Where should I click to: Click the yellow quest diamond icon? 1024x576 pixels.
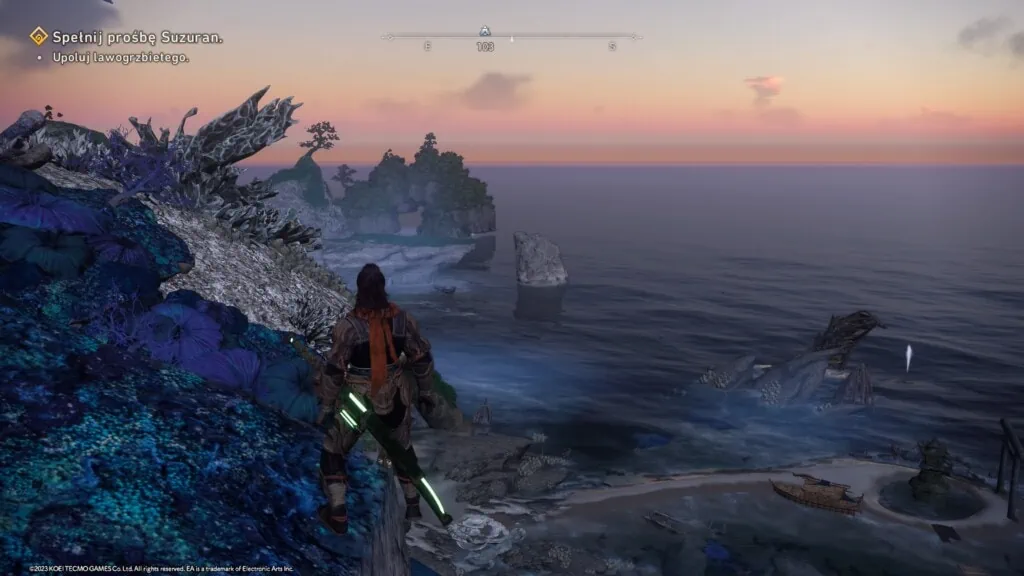[x=39, y=37]
